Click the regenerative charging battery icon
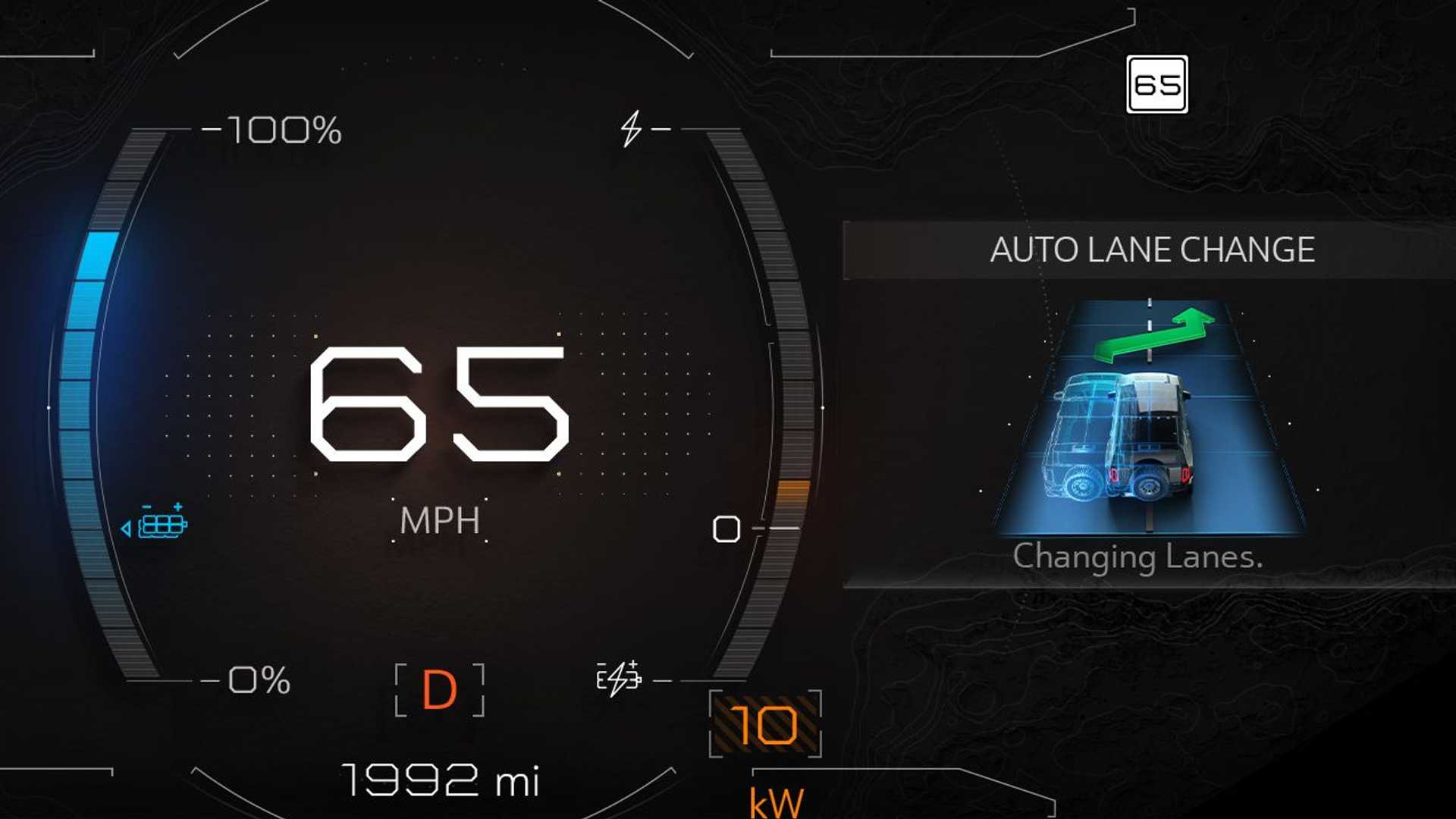1456x819 pixels. (619, 678)
